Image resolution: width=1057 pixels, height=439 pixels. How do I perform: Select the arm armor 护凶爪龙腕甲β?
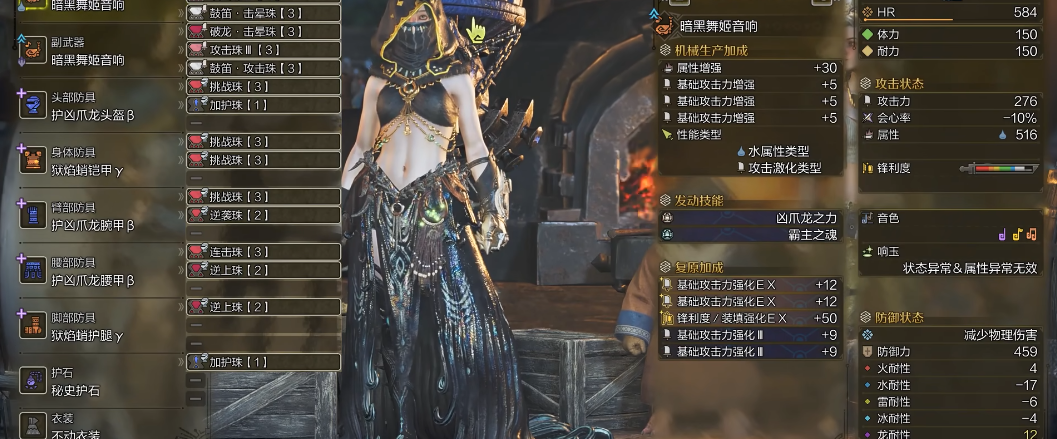click(x=90, y=216)
